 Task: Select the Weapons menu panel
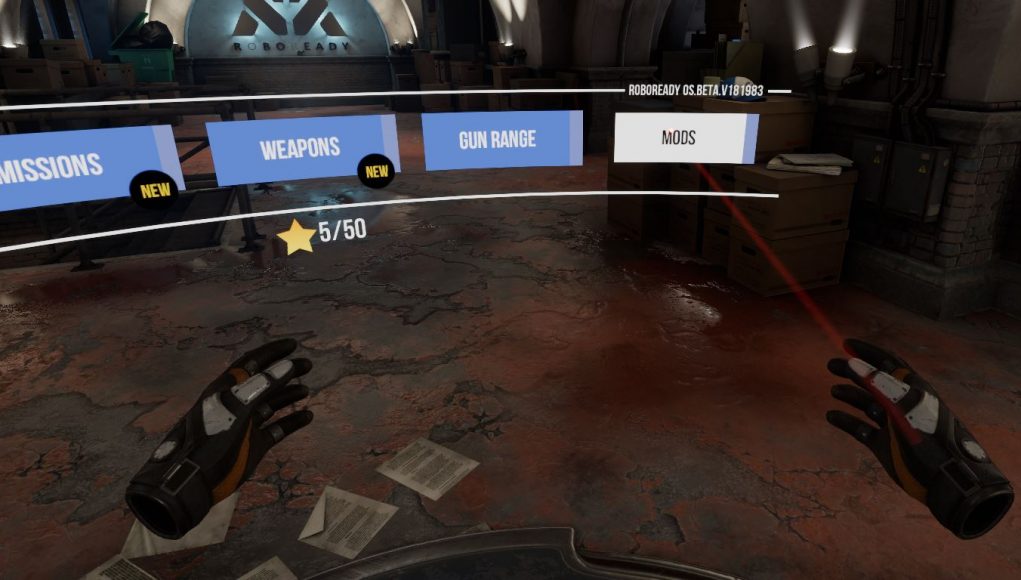300,149
